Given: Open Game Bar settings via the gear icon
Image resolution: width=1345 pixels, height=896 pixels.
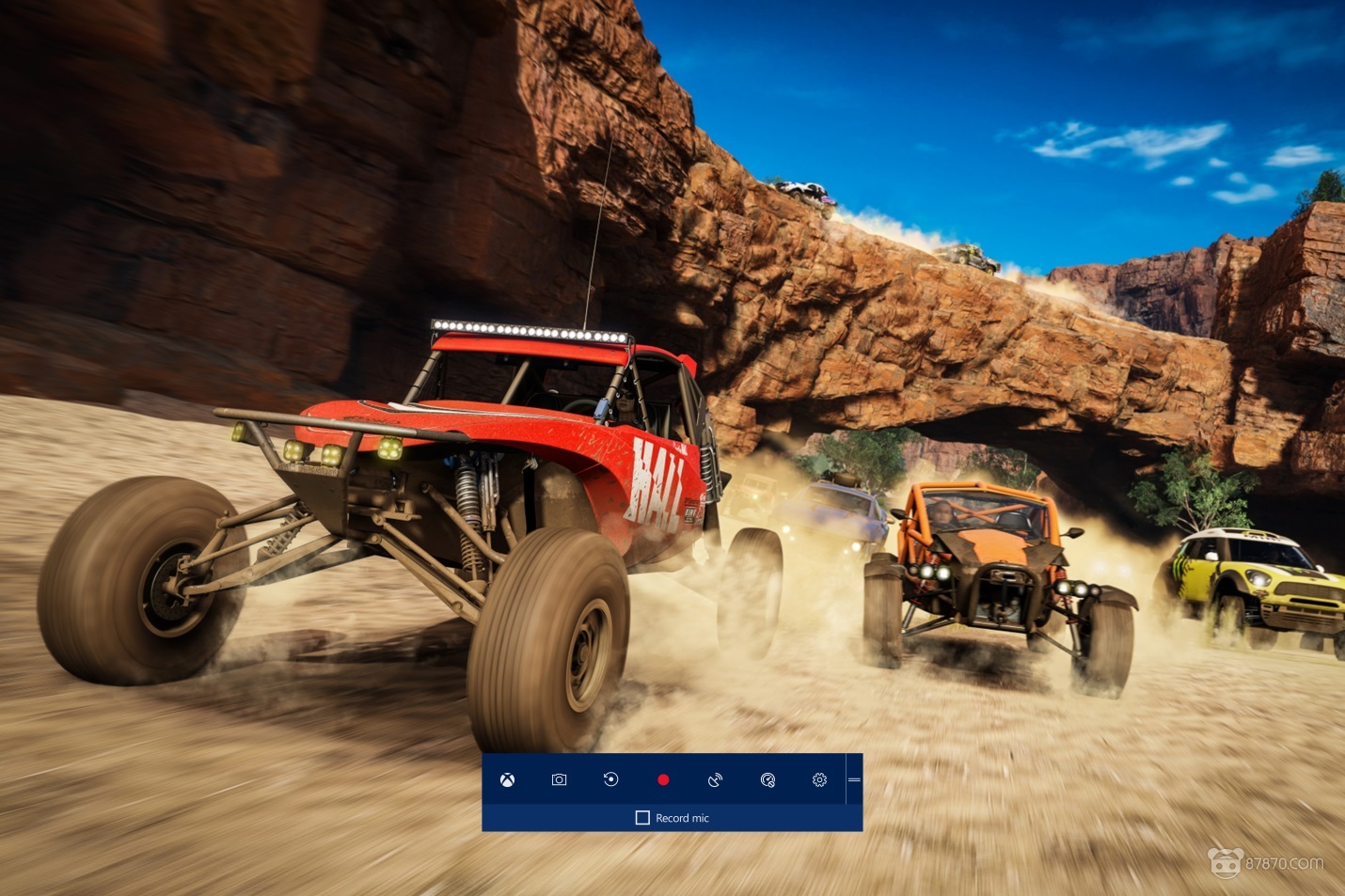Looking at the screenshot, I should 819,779.
